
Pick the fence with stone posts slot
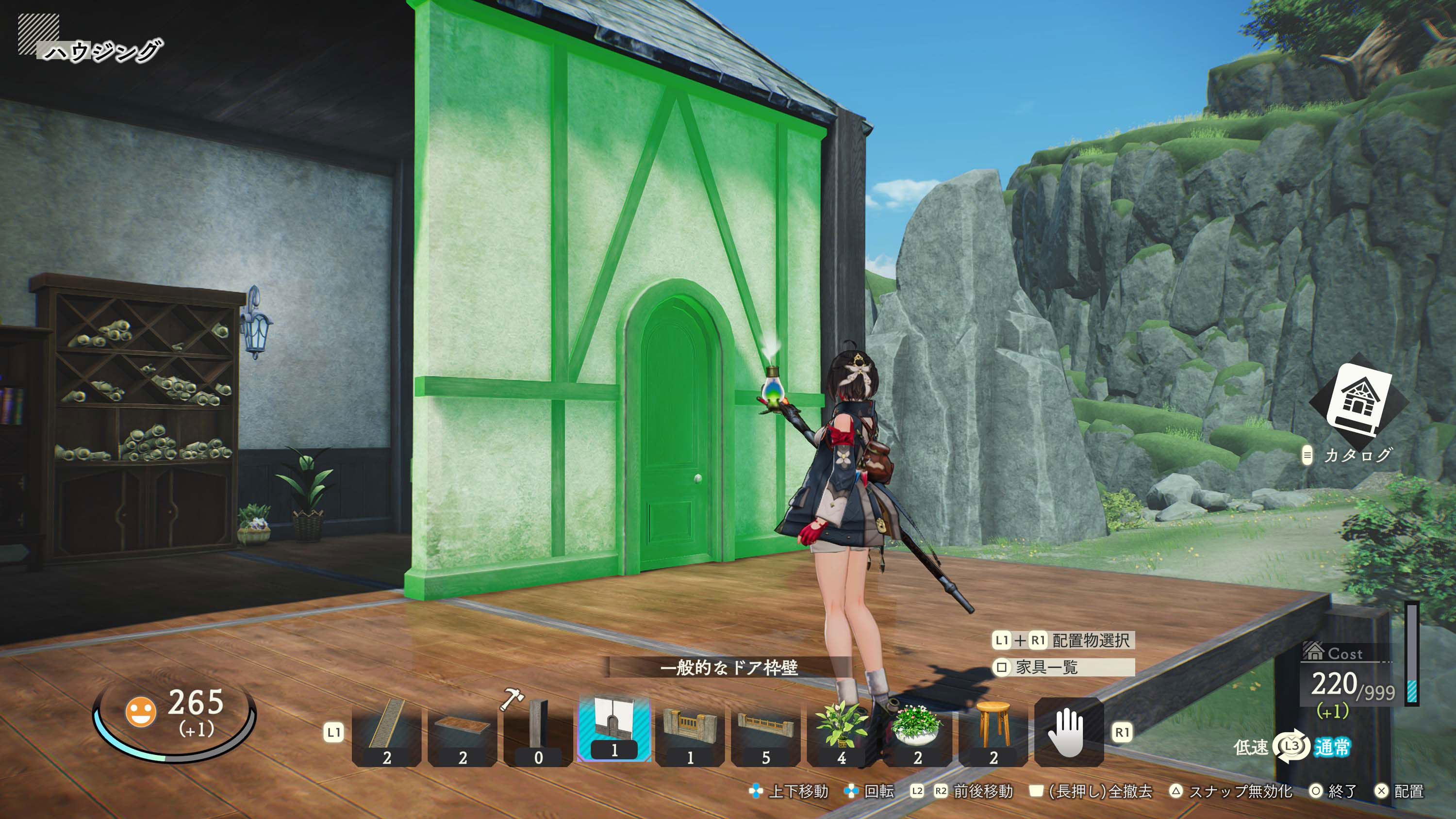point(690,732)
